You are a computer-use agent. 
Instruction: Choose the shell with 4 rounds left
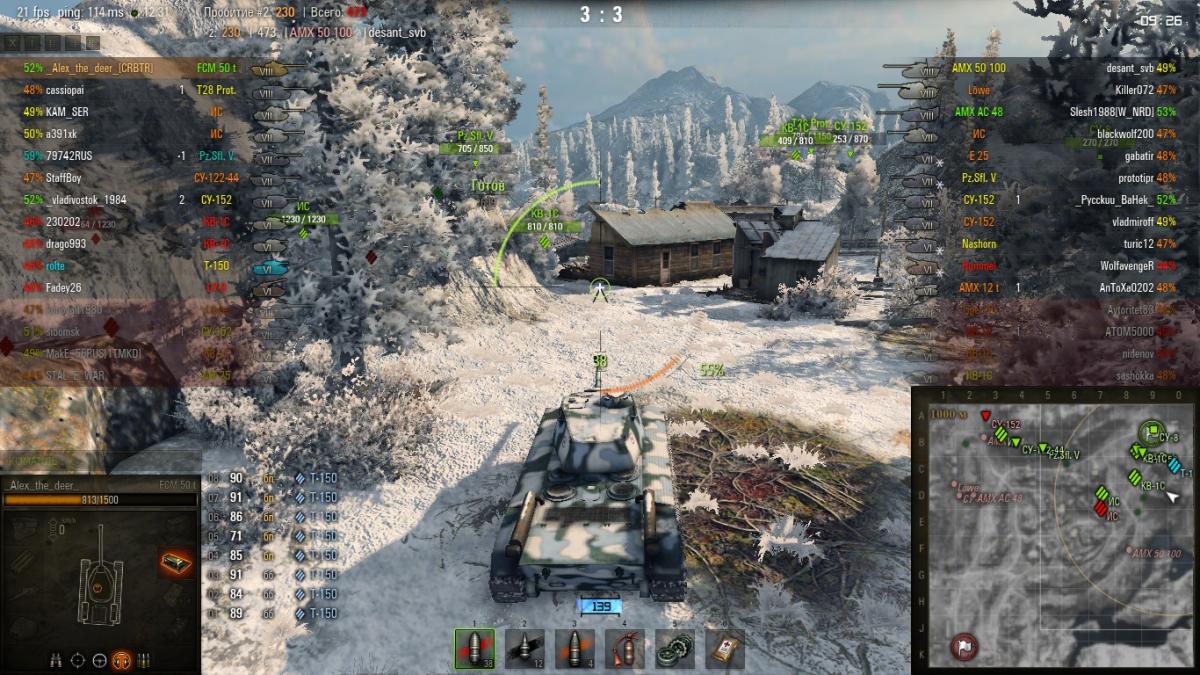click(x=574, y=648)
